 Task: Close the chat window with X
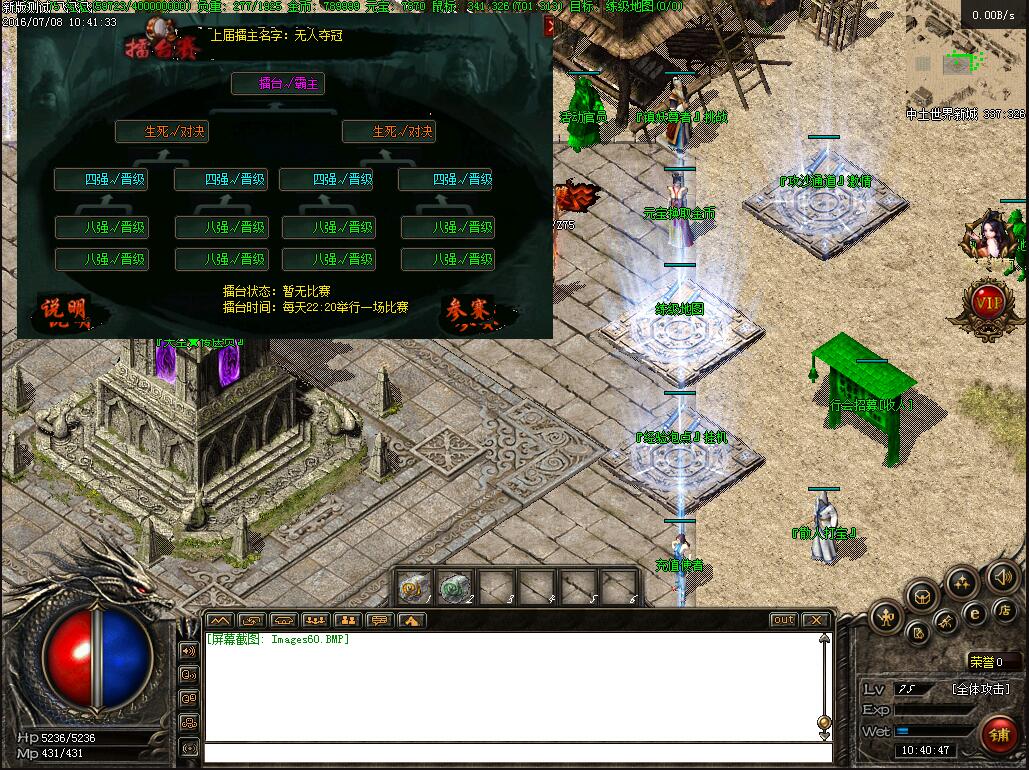coord(815,620)
